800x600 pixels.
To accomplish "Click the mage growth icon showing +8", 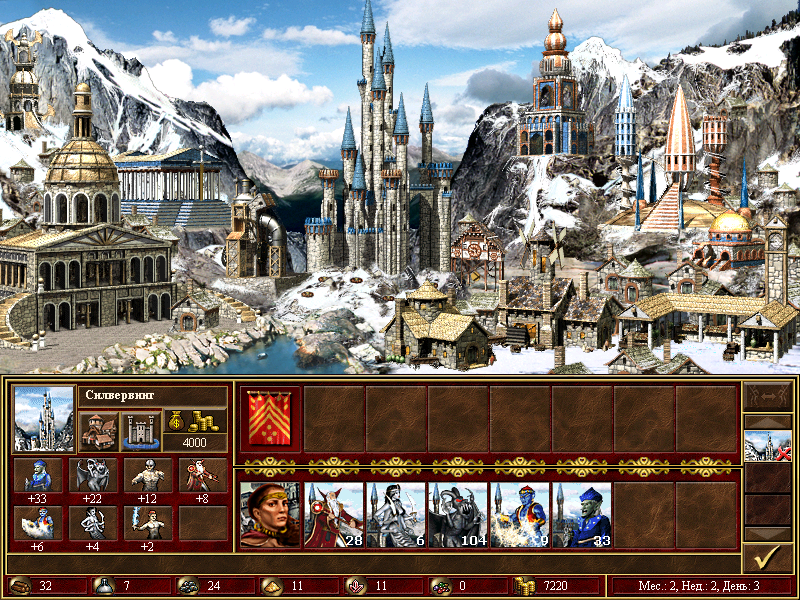I will (x=202, y=475).
